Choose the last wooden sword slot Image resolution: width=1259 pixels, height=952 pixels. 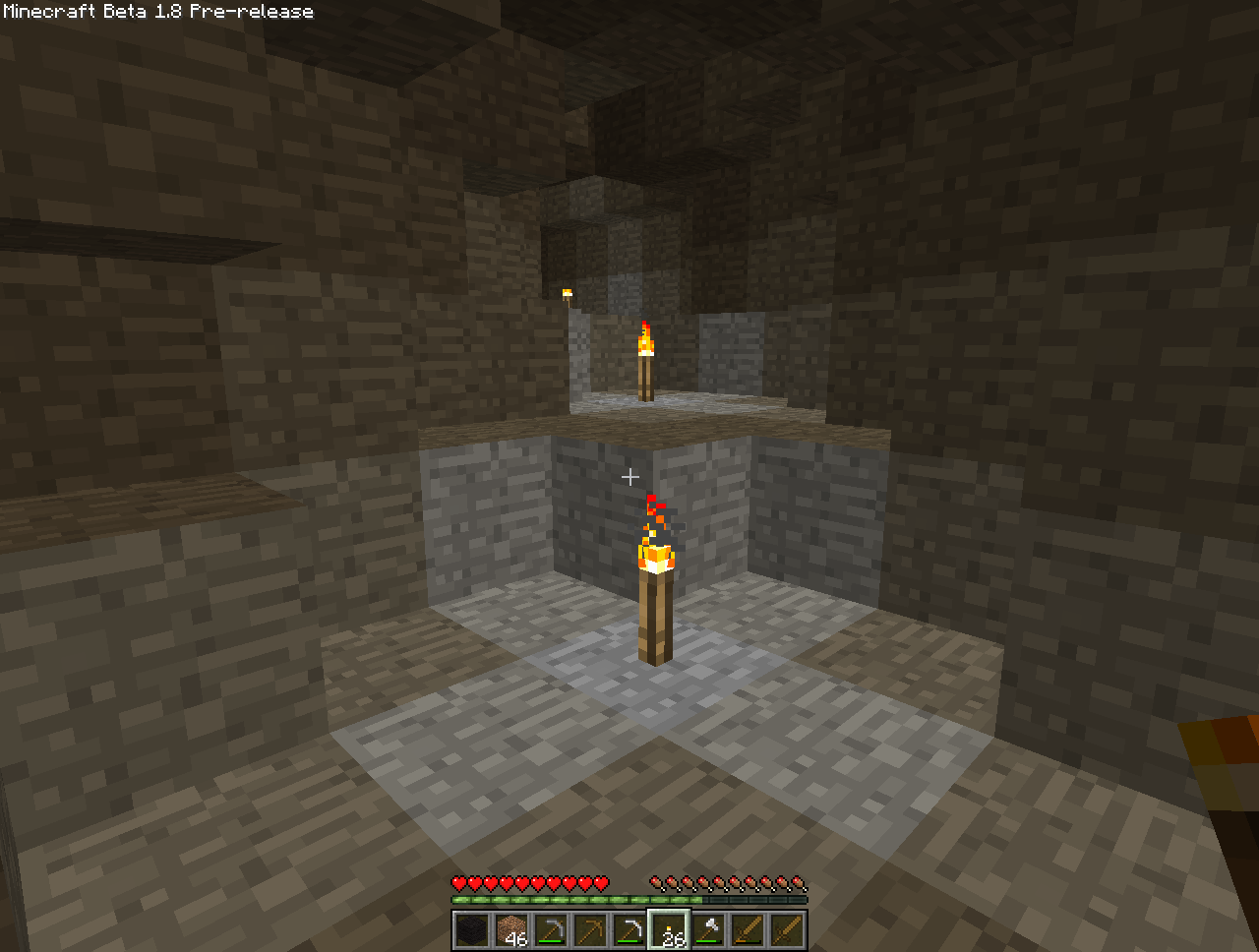(787, 930)
